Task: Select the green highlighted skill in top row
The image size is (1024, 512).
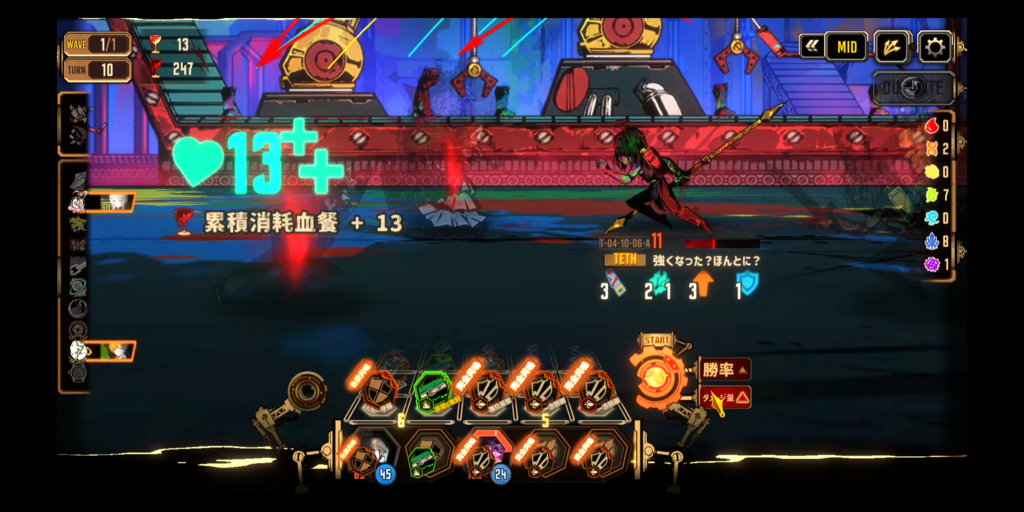Action: coord(435,393)
